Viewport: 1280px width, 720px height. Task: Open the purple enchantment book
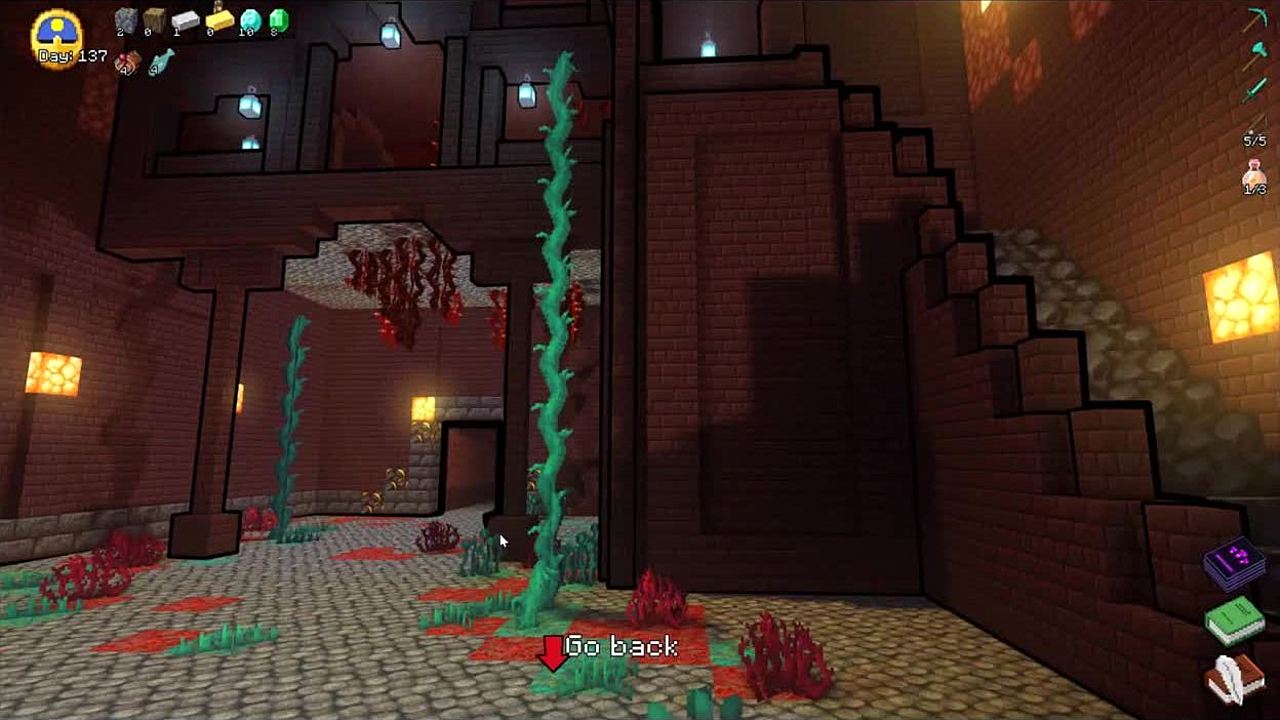(1236, 563)
